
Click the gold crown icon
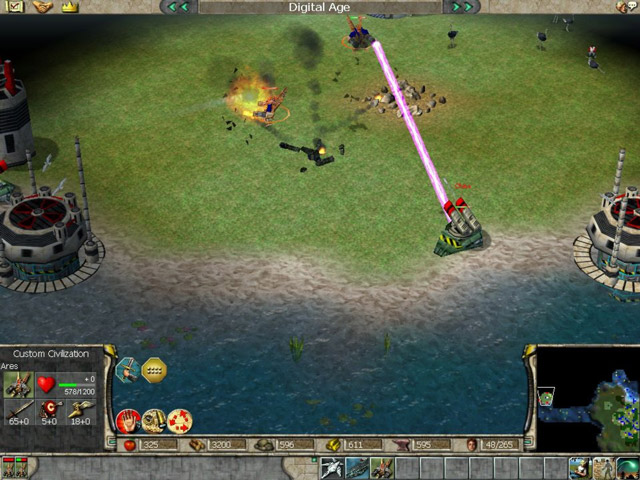(x=69, y=7)
